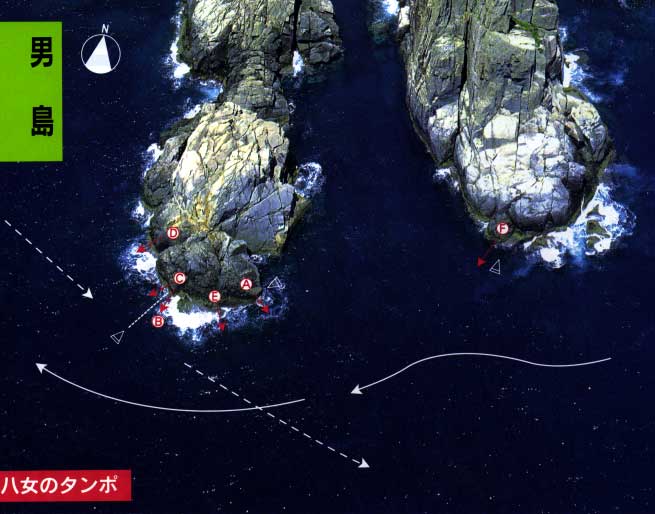Pick spot marker E on the rock
655x514 pixels.
tap(214, 297)
